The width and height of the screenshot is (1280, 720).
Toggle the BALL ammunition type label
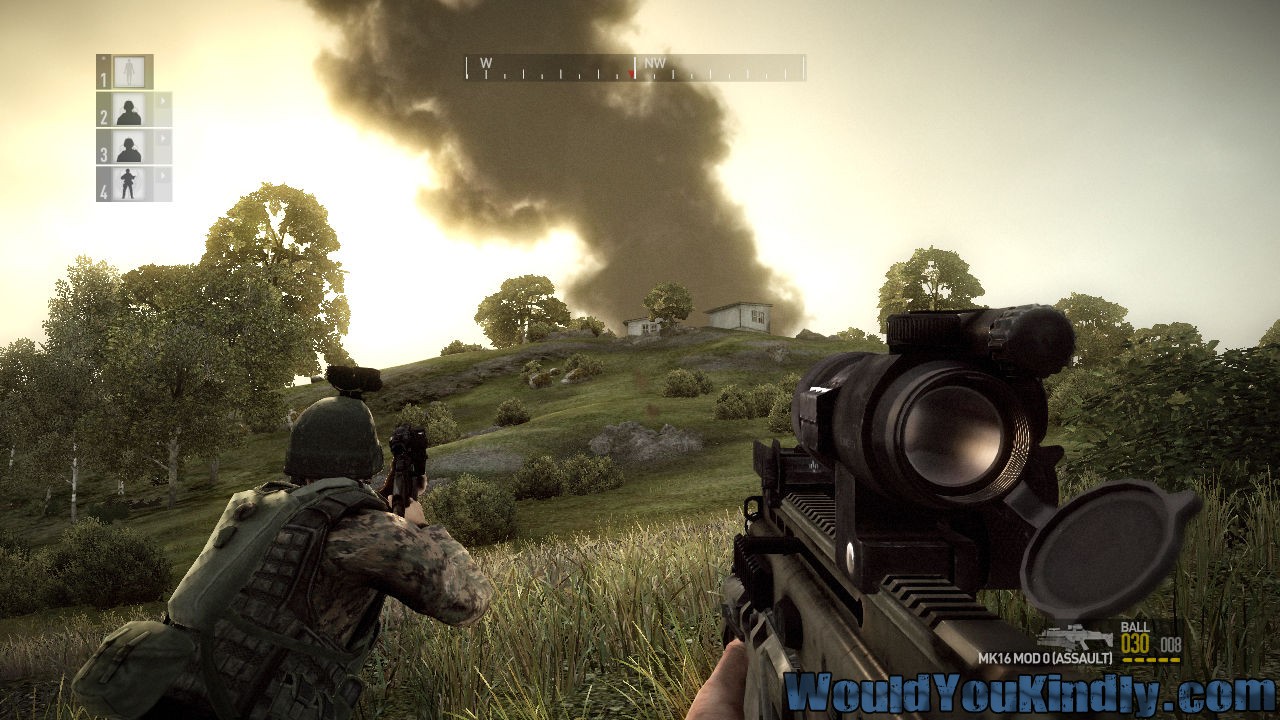point(1134,628)
